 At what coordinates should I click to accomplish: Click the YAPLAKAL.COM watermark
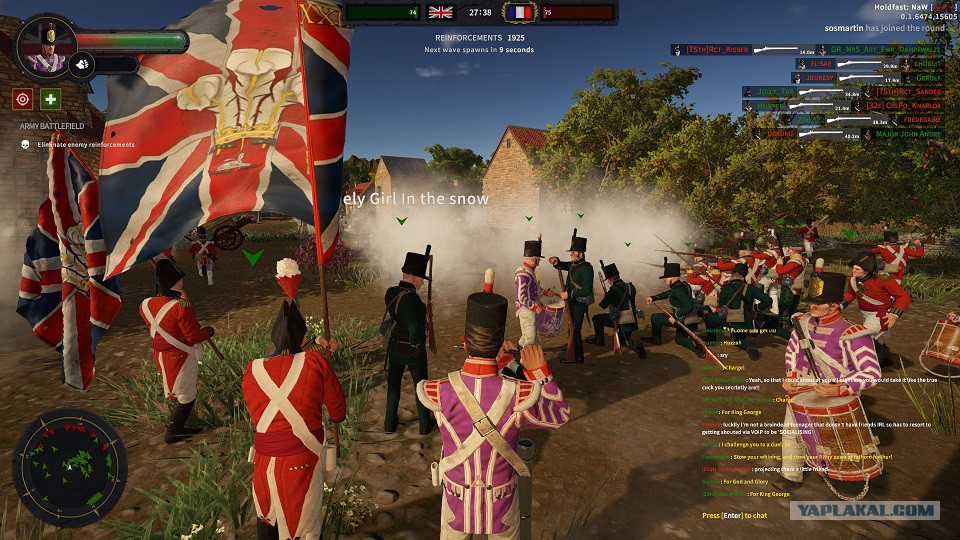865,511
